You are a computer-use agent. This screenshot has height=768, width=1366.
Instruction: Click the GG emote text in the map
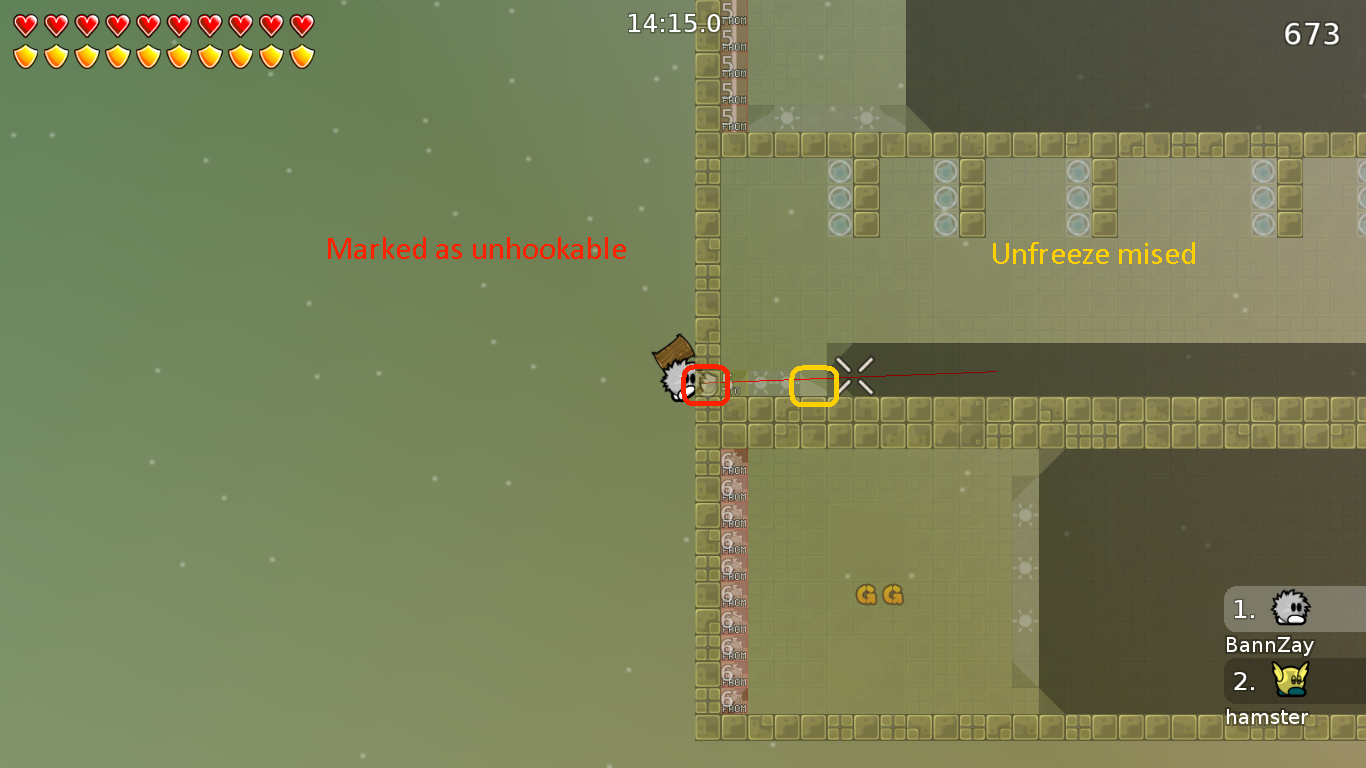pyautogui.click(x=878, y=595)
